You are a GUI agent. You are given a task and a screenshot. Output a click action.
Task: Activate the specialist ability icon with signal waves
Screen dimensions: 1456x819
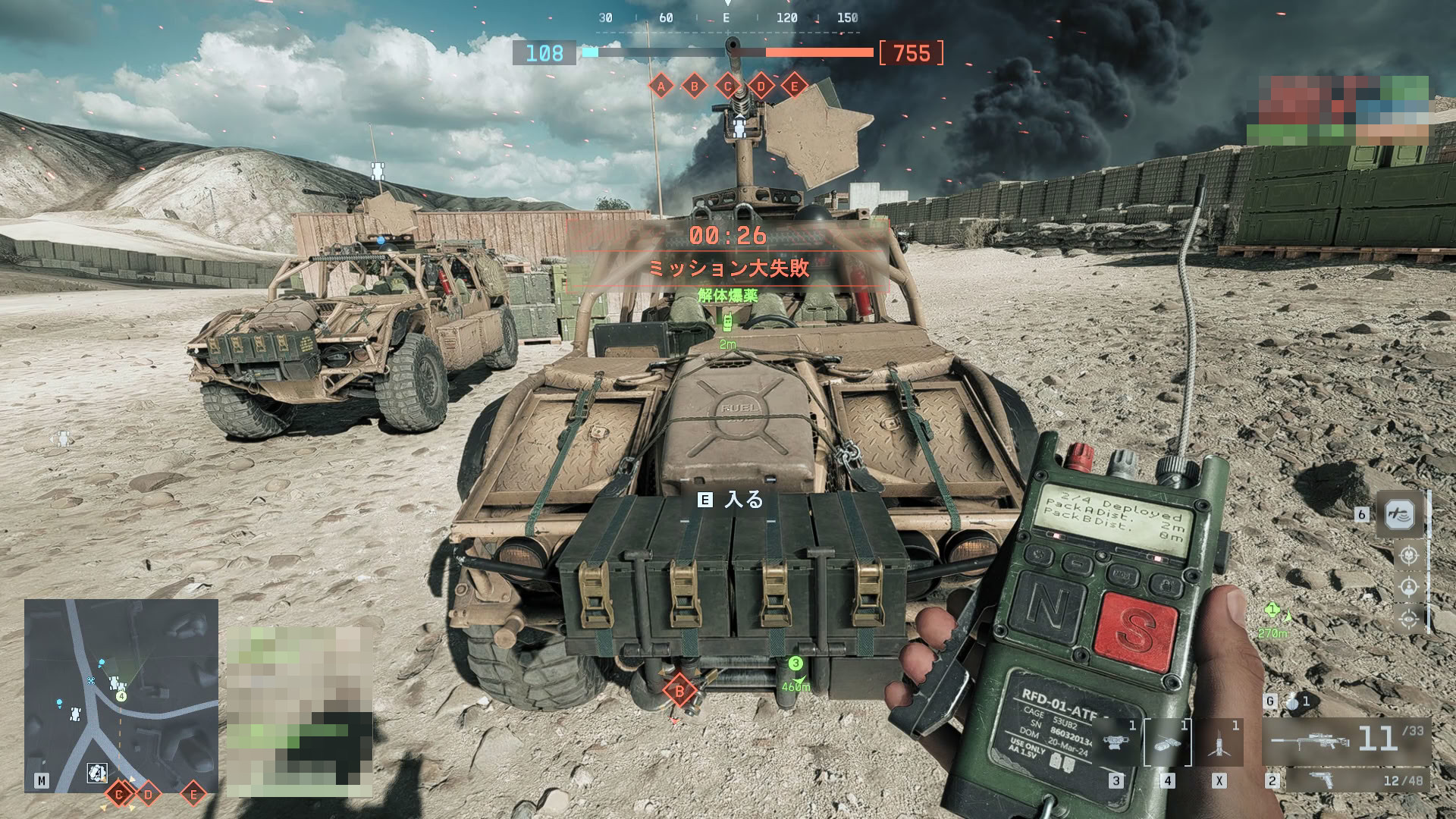(x=1400, y=515)
